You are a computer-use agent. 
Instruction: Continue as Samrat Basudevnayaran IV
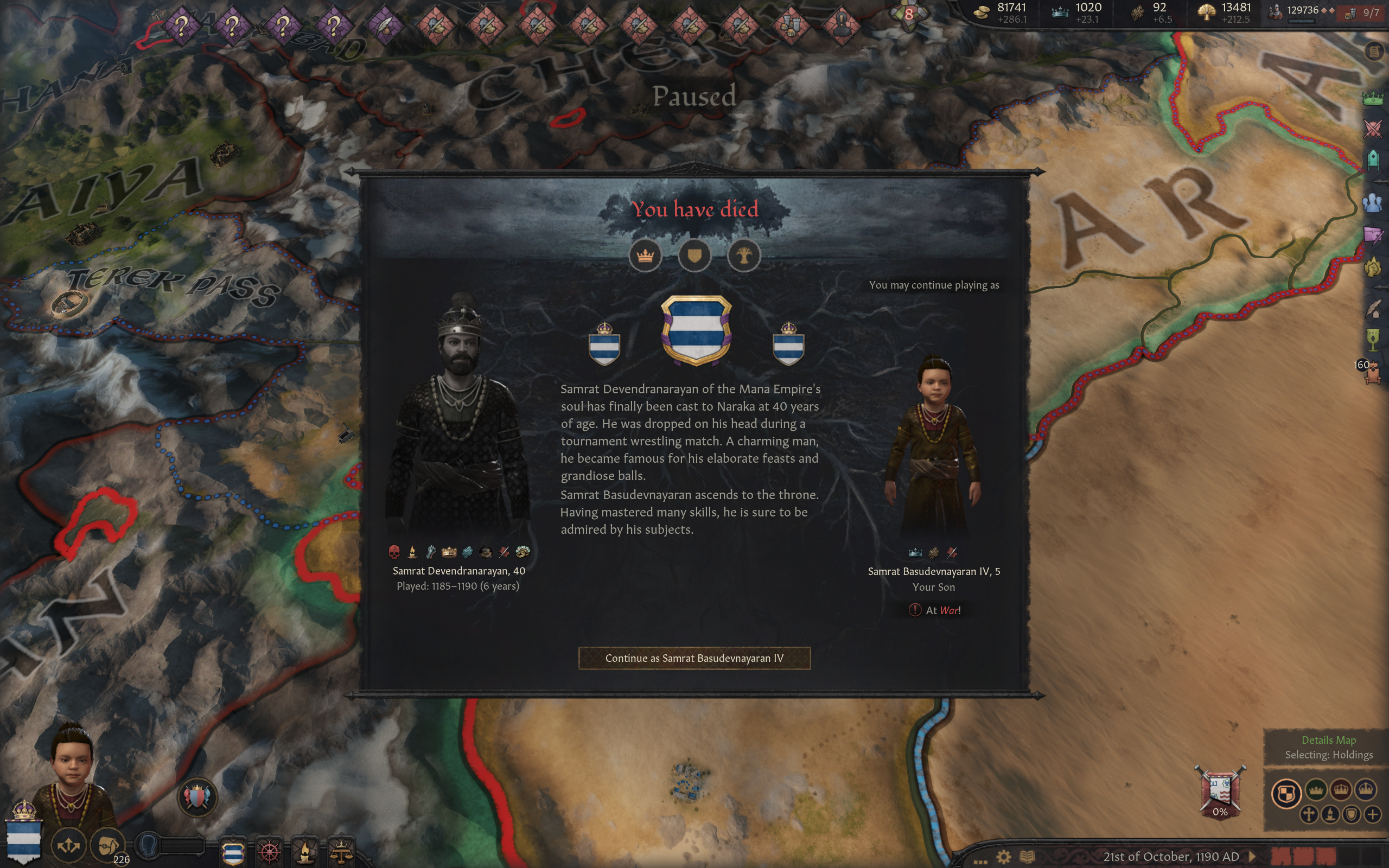694,658
